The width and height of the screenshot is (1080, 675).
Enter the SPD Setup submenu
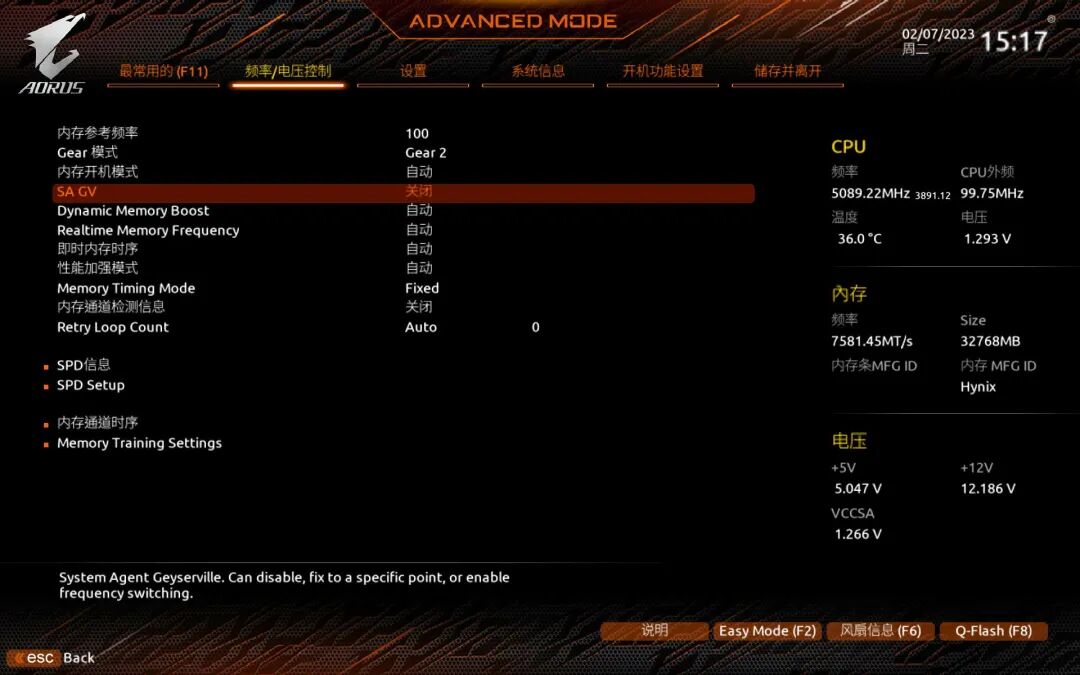tap(91, 385)
